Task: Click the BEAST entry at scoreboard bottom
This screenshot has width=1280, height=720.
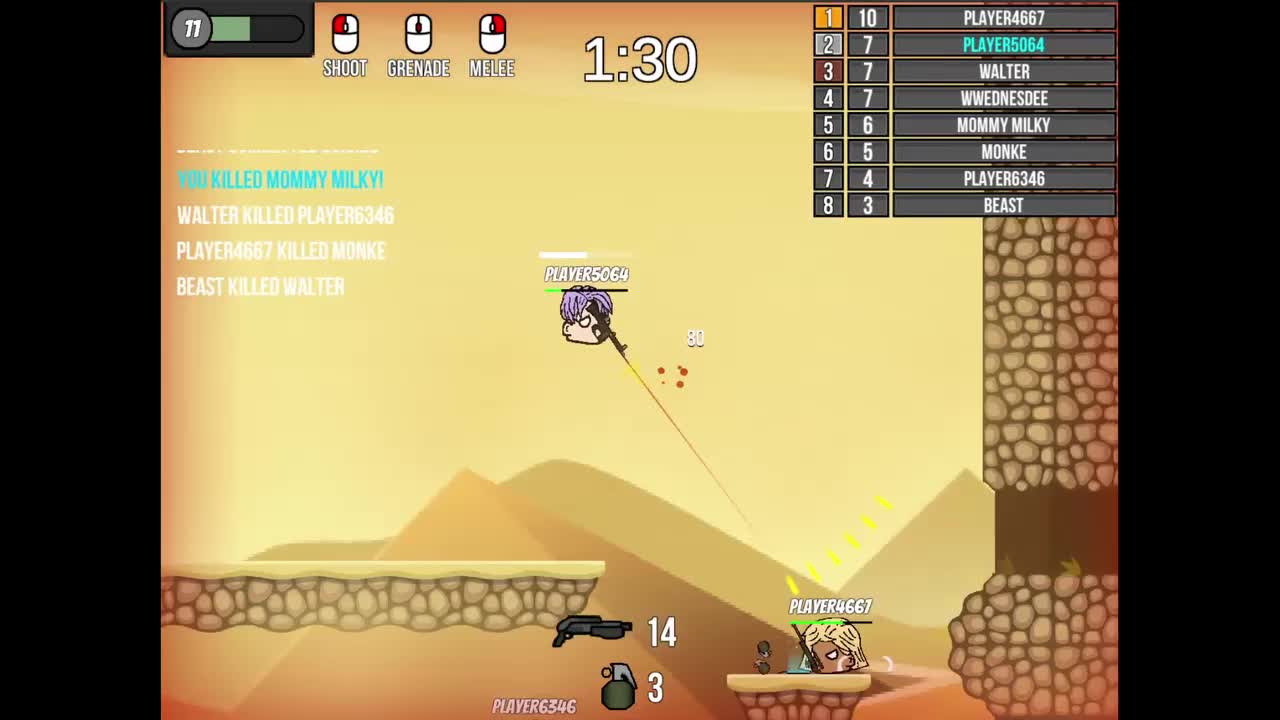Action: click(1003, 205)
